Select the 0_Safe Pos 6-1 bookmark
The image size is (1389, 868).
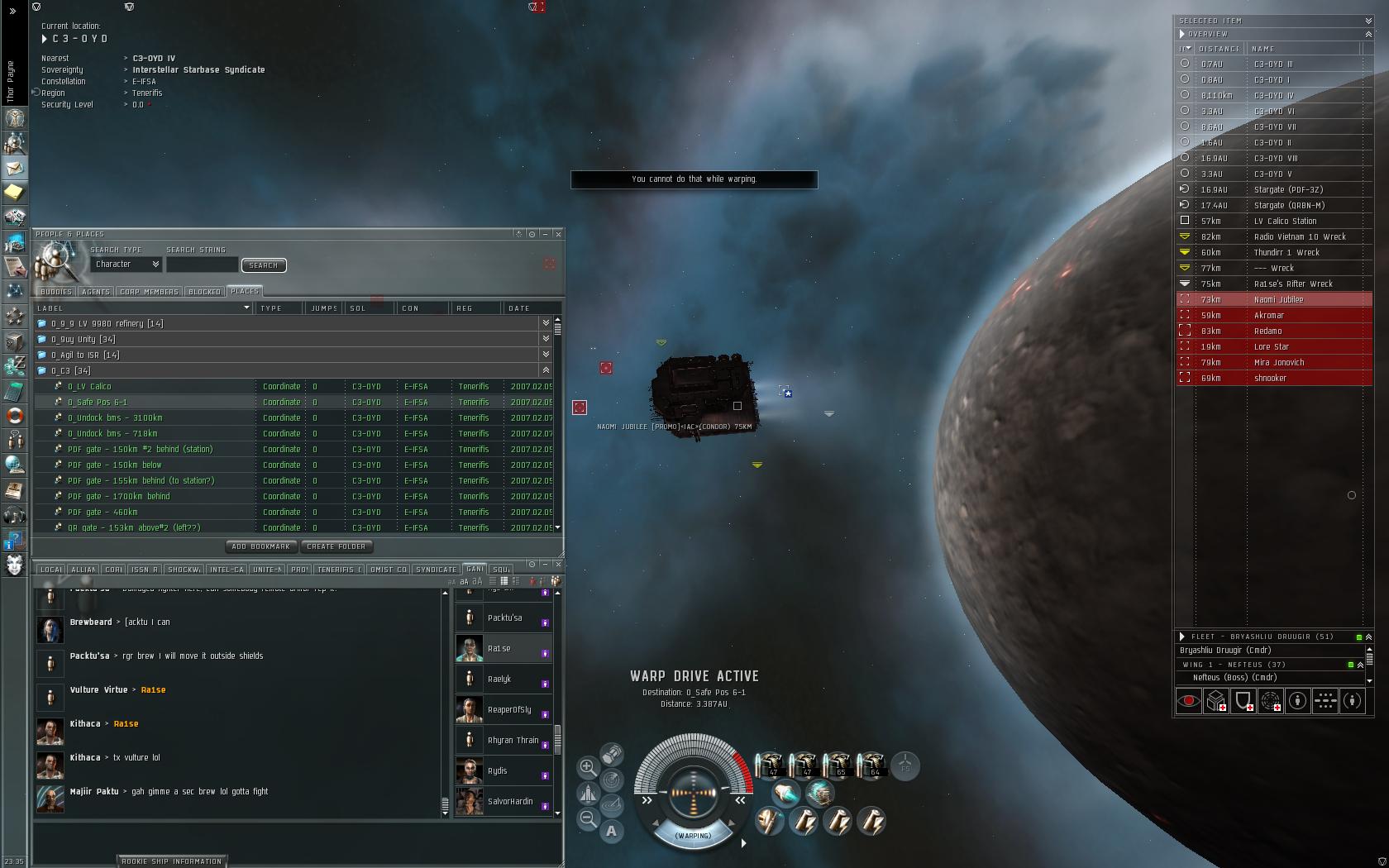(98, 403)
